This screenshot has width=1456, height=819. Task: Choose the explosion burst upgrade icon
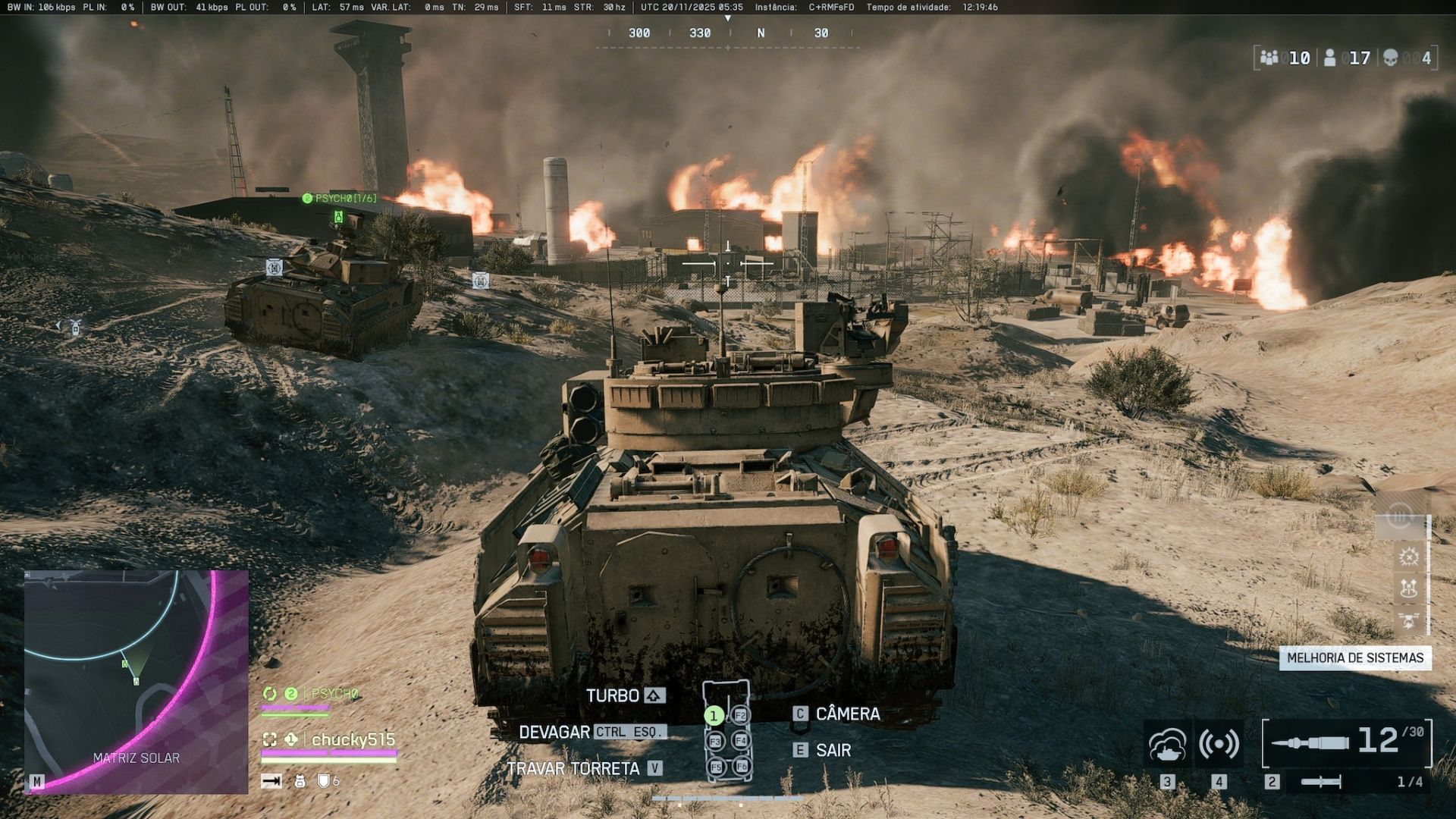[1409, 557]
